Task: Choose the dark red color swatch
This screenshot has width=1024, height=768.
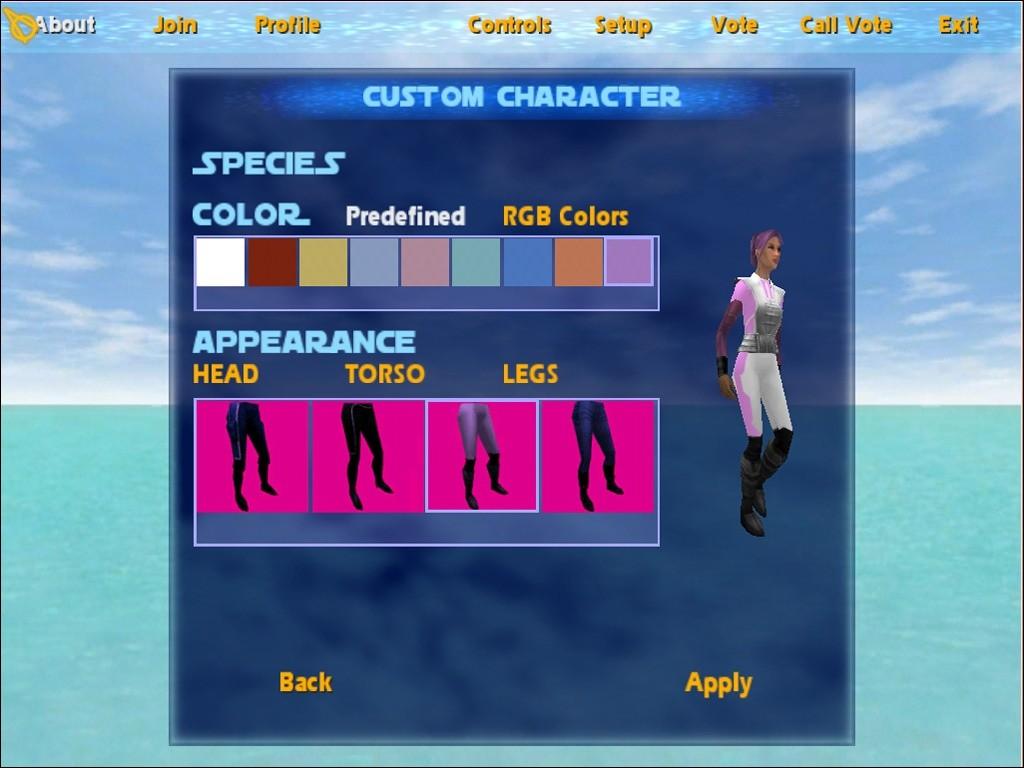Action: coord(272,262)
